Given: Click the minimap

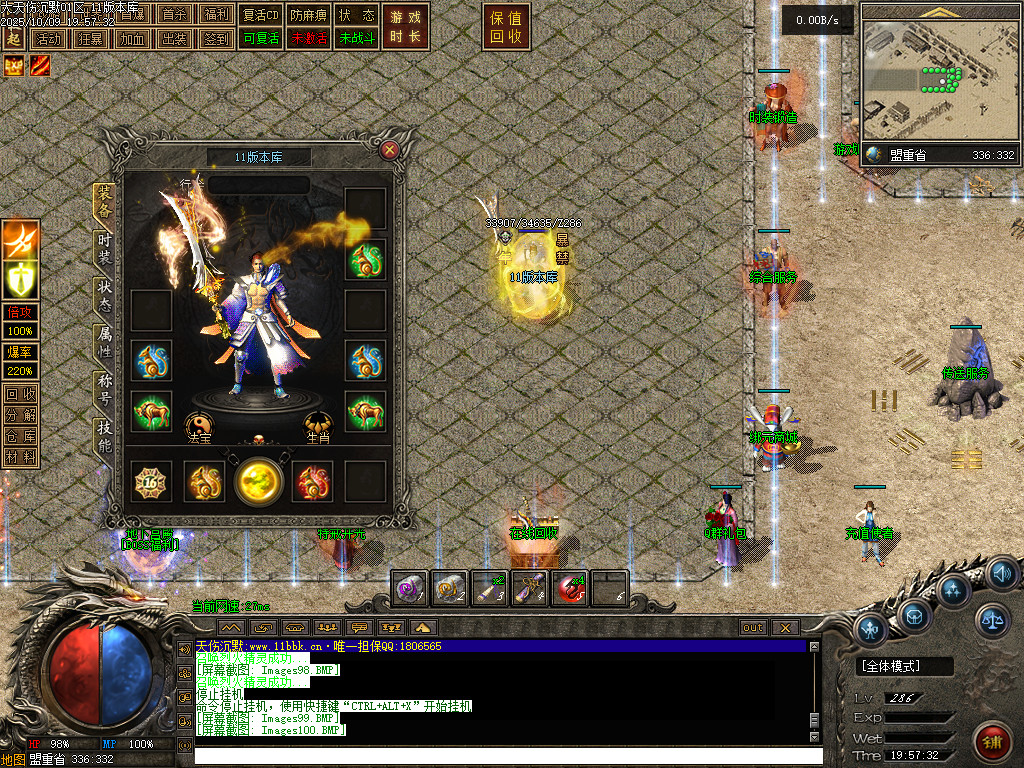Looking at the screenshot, I should click(938, 82).
